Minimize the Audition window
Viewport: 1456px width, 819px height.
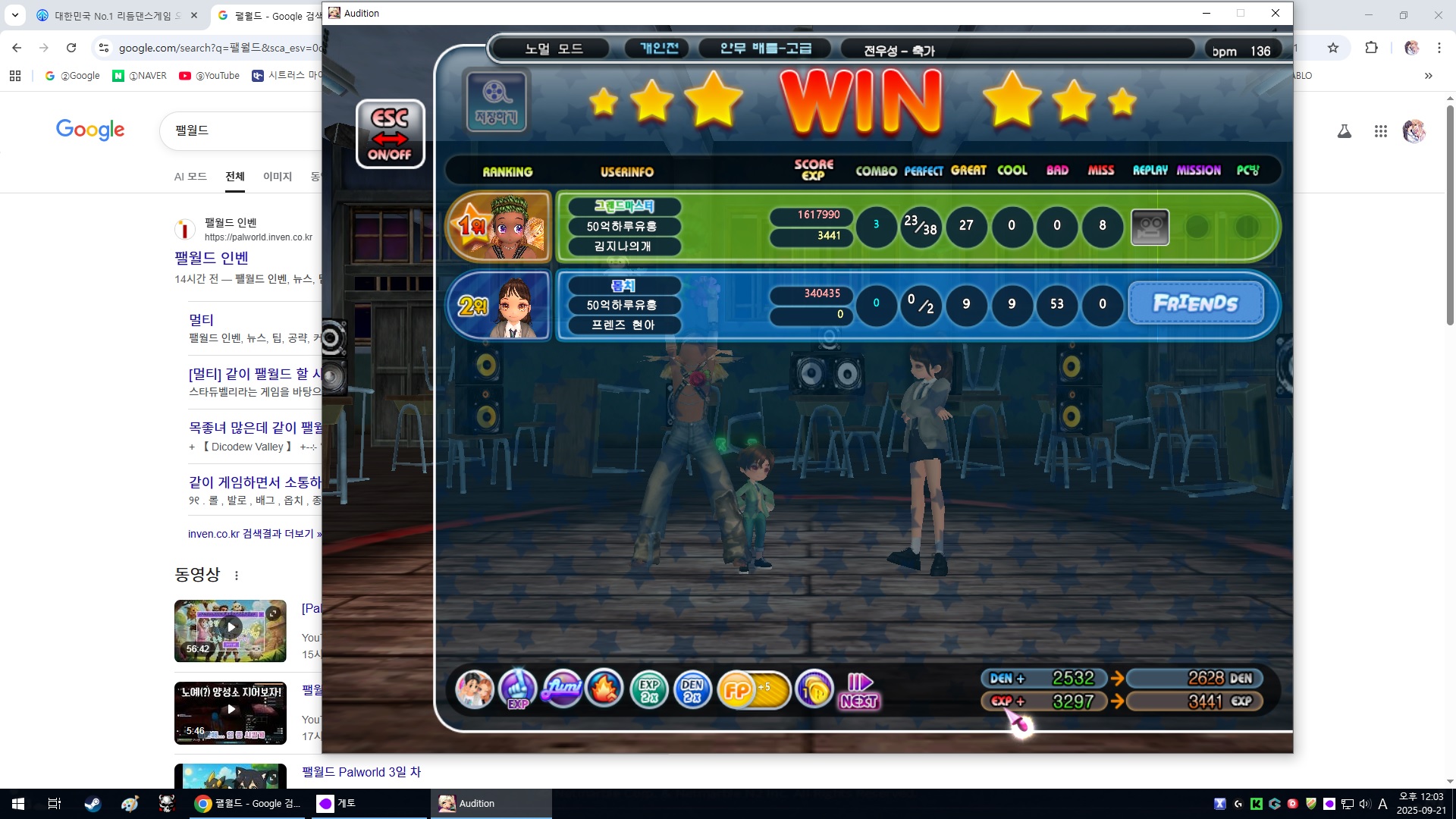point(1207,13)
